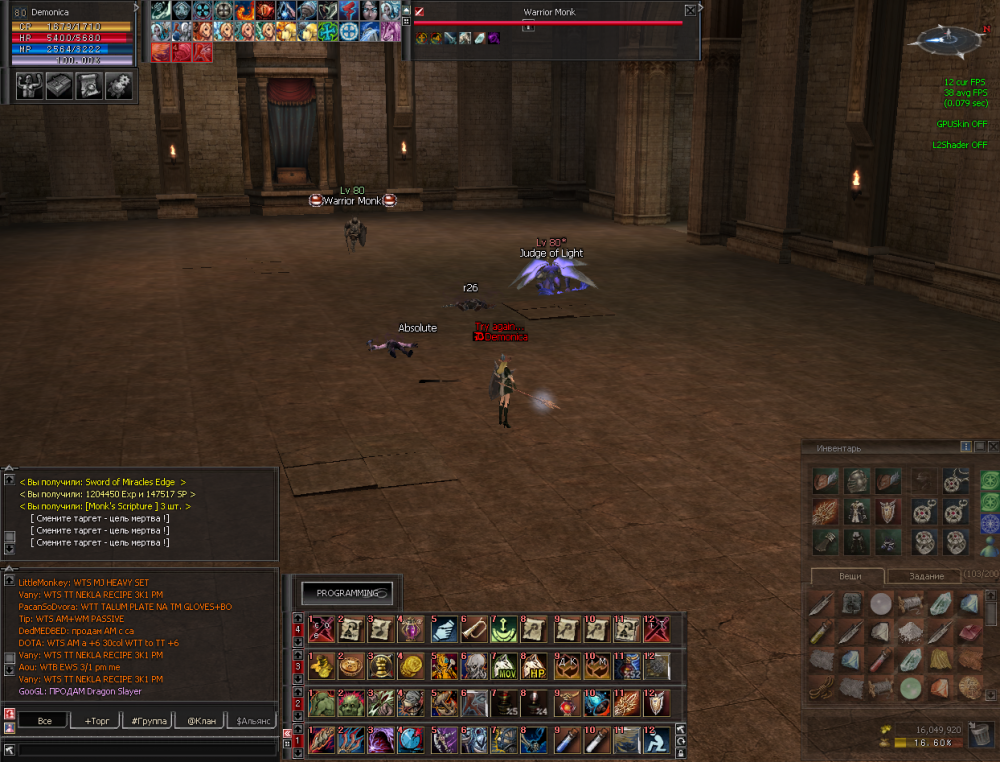Switch to the Задание quest inventory tab

pos(911,576)
